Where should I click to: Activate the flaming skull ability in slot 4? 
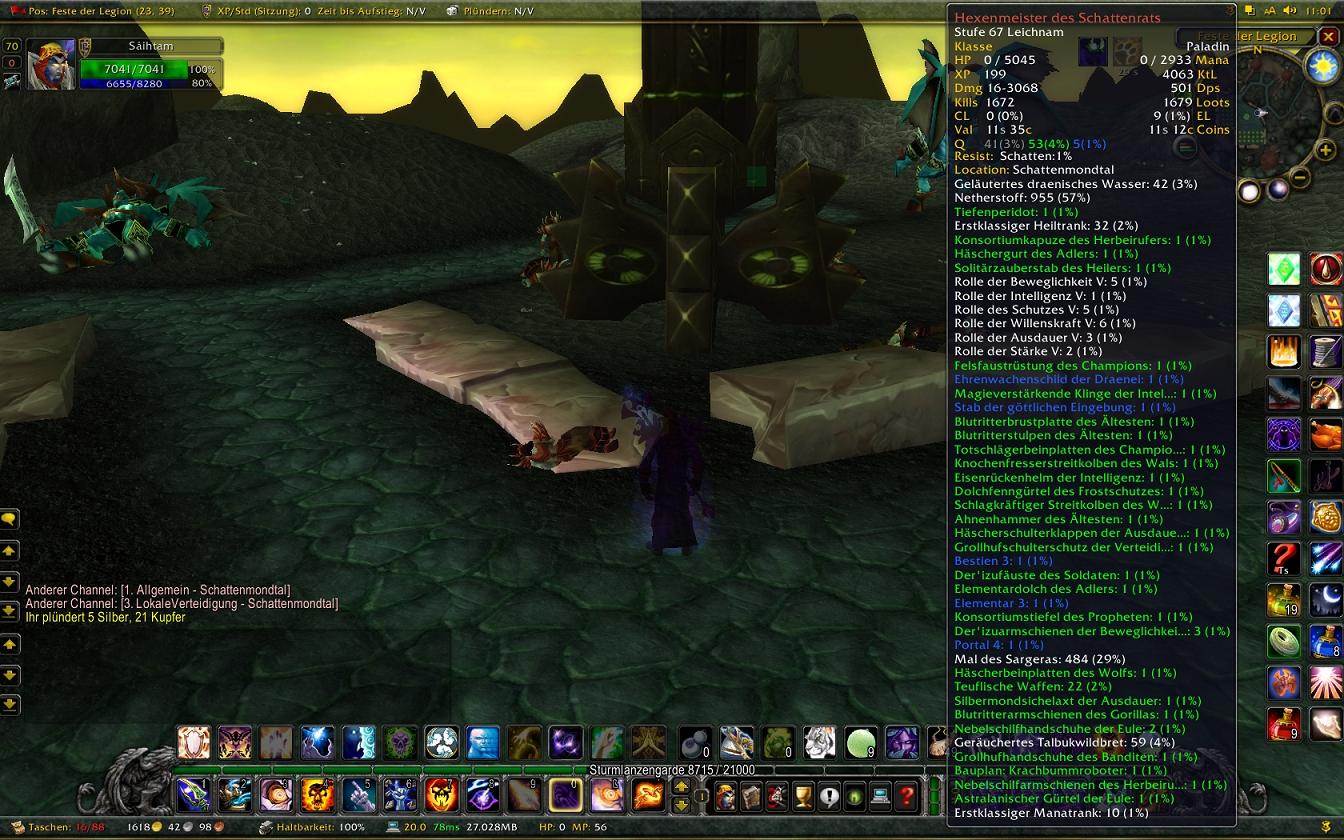[317, 795]
